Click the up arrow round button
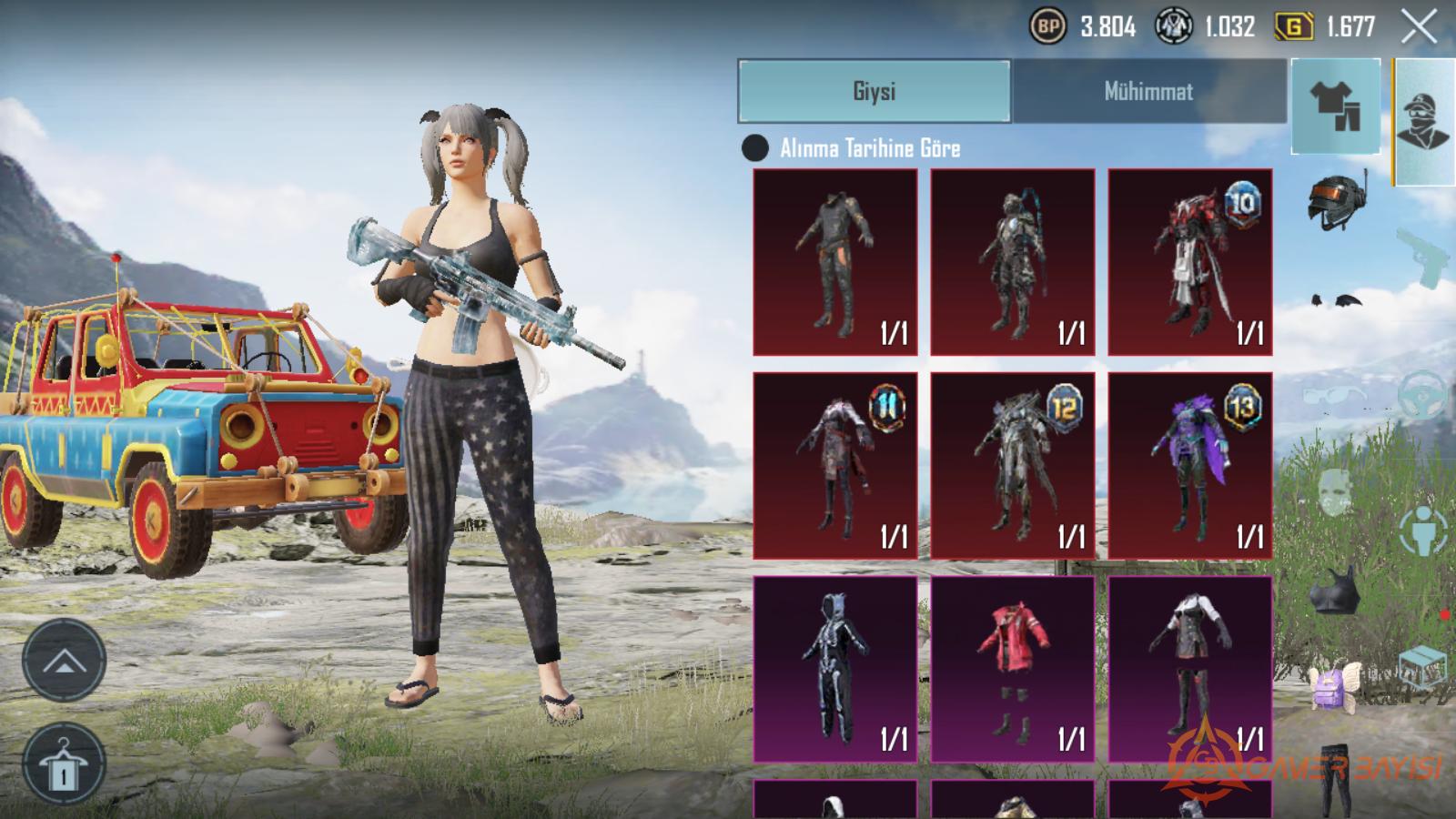This screenshot has width=1456, height=819. [64, 661]
